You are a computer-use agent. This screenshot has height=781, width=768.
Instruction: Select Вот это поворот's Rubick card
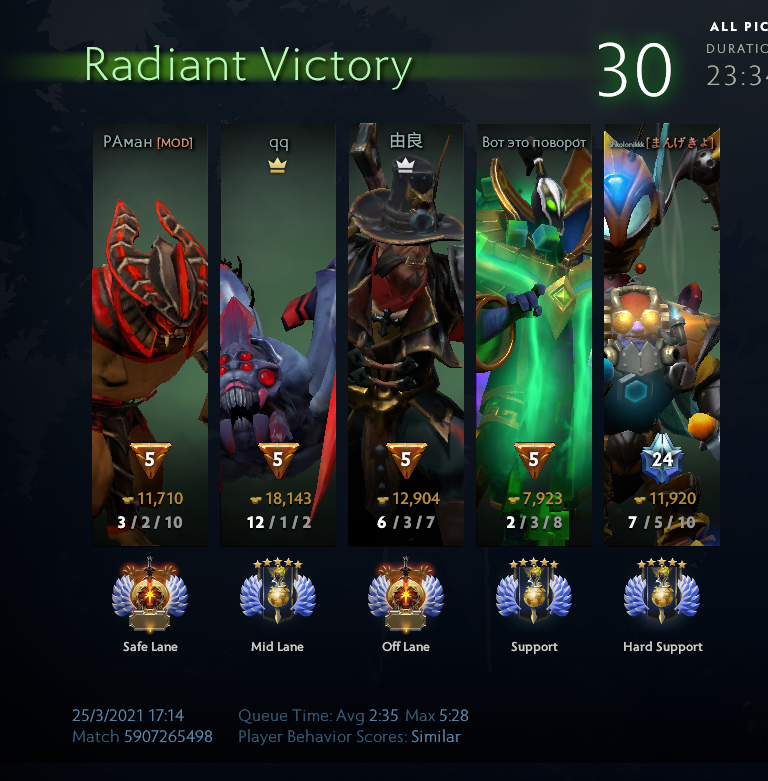click(x=533, y=335)
